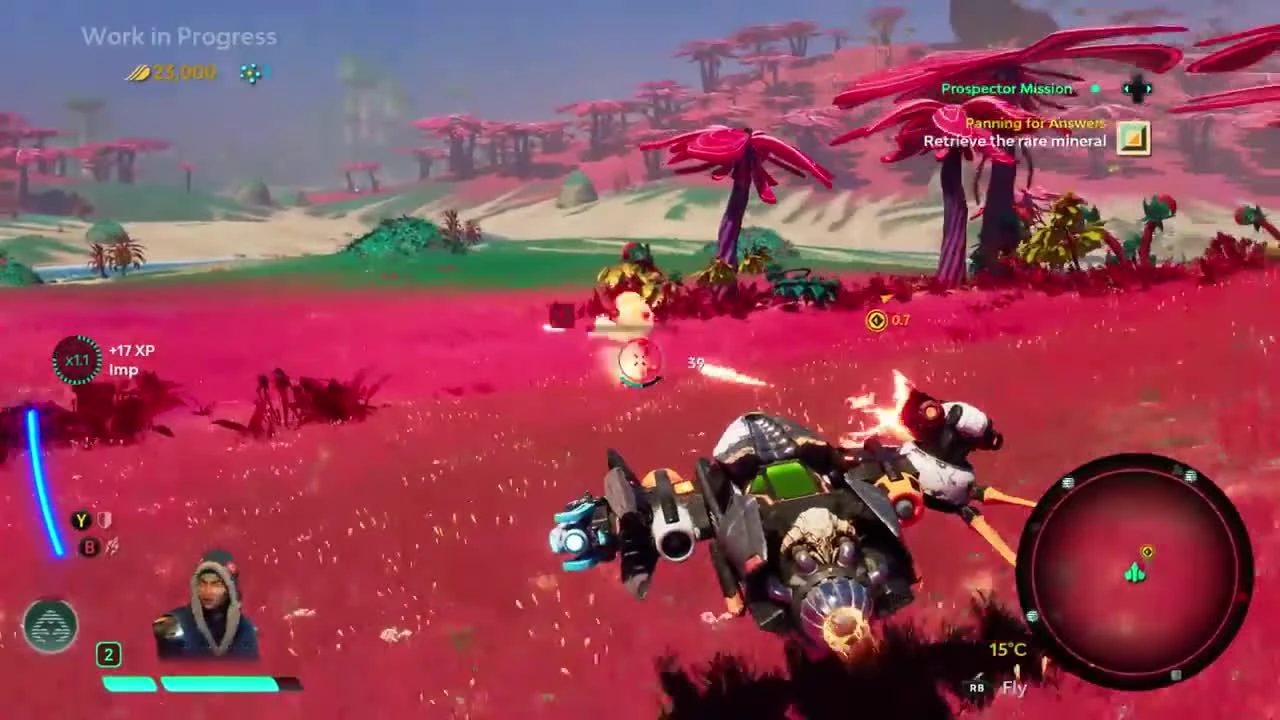Image resolution: width=1280 pixels, height=720 pixels.
Task: Click the x1.1 XP multiplier badge
Action: point(77,360)
